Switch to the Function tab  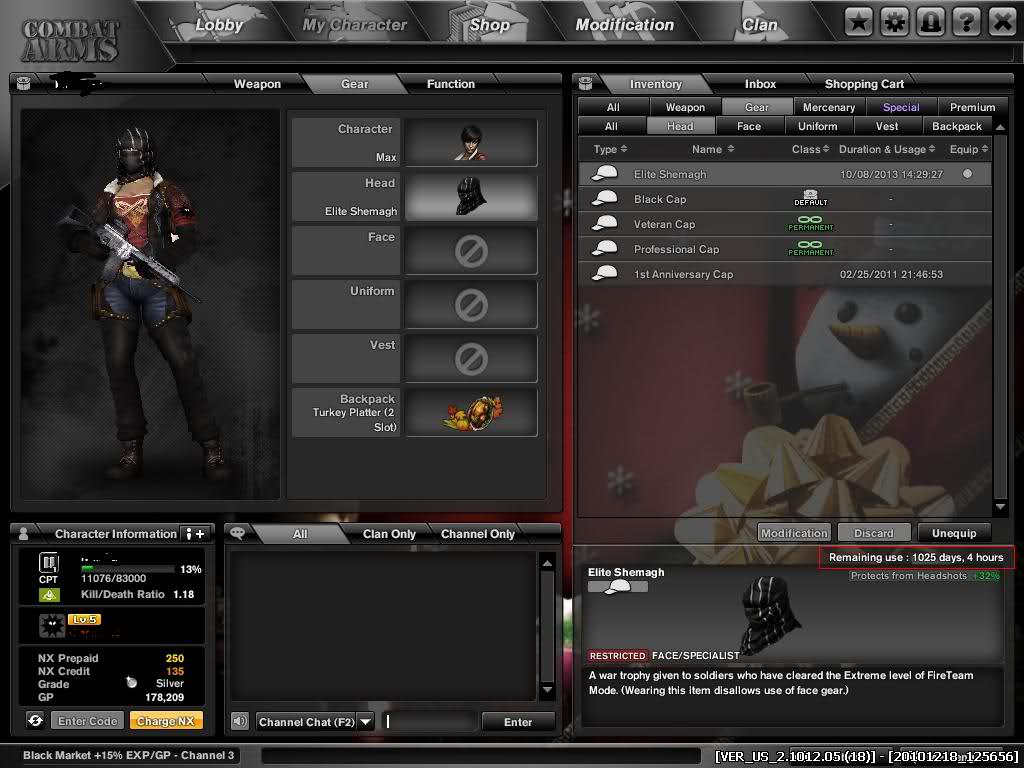click(x=450, y=84)
